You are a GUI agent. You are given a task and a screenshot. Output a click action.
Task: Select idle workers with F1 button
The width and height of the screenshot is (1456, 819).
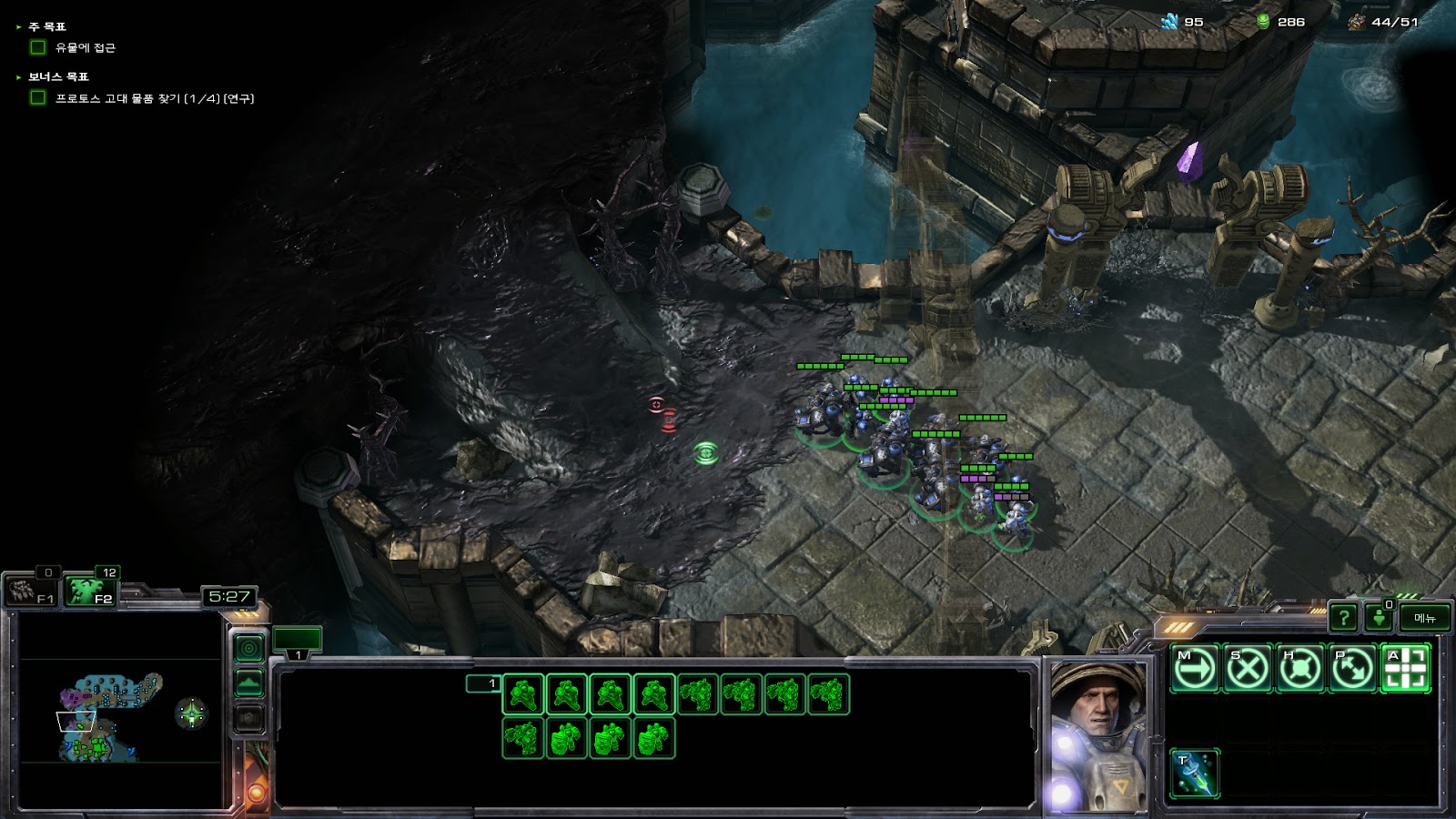(x=32, y=592)
